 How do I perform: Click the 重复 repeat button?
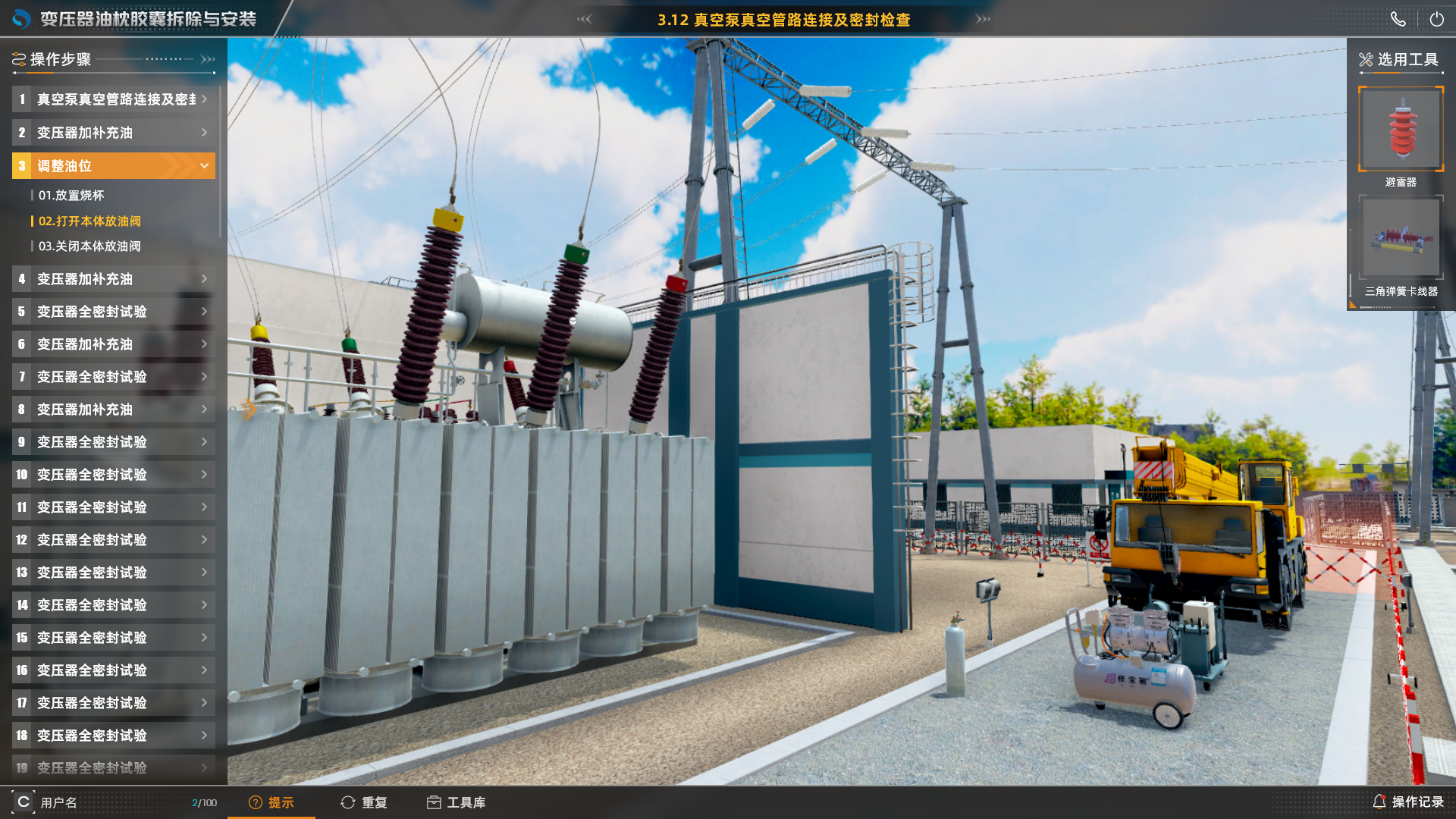click(x=365, y=802)
